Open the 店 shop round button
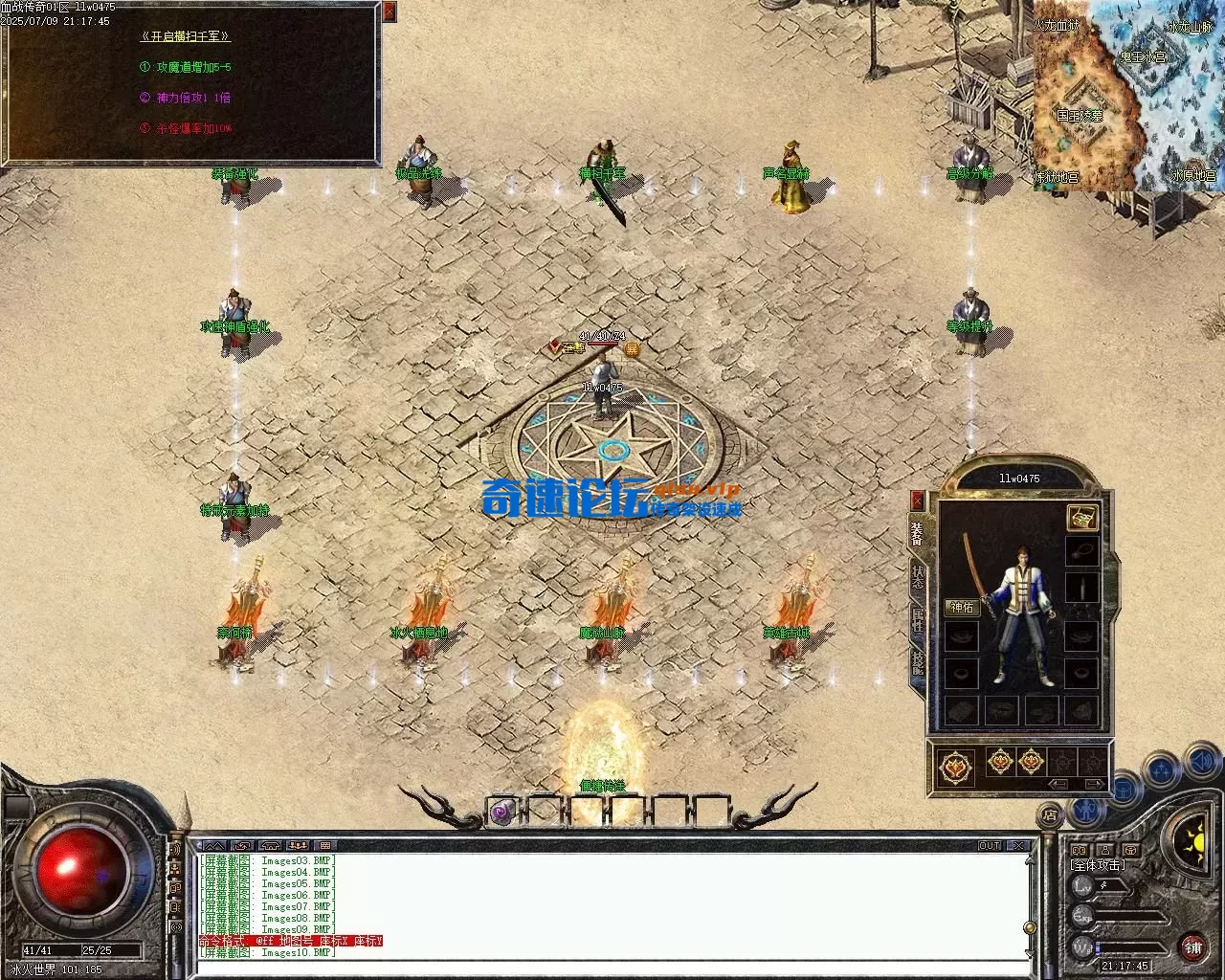This screenshot has height=980, width=1225. click(1050, 815)
